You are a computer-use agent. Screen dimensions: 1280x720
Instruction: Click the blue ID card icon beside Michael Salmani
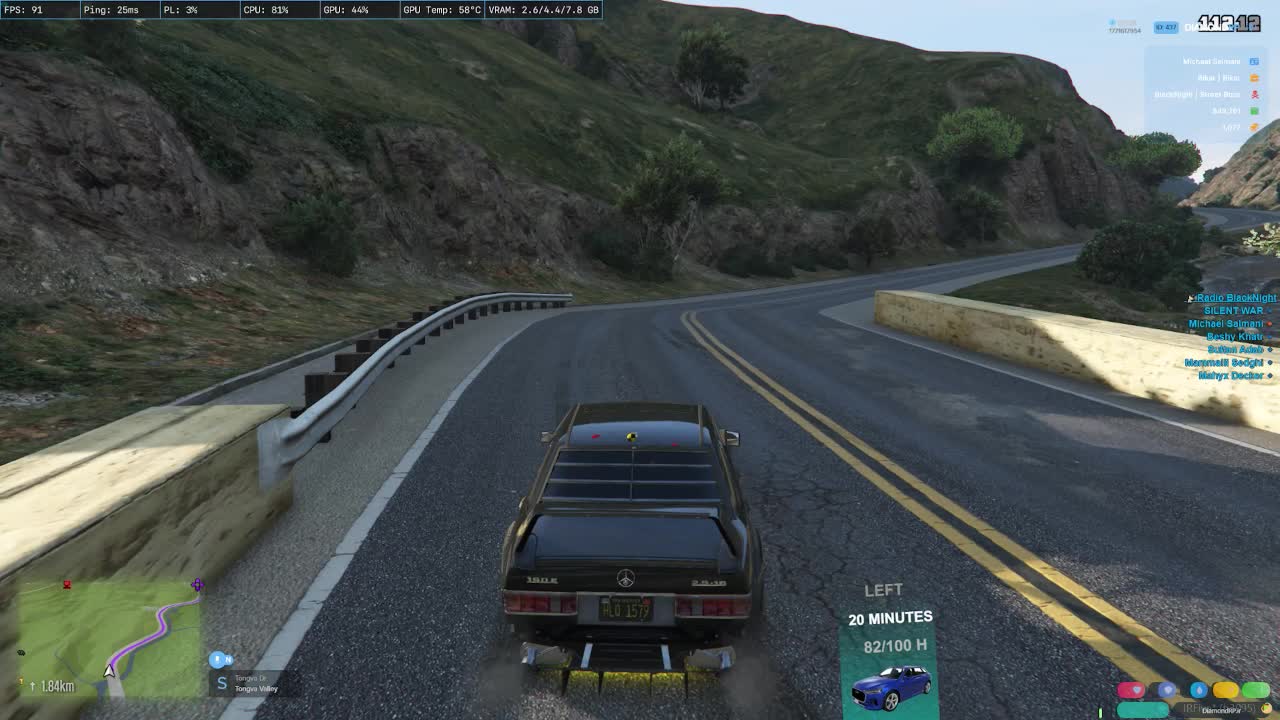click(1254, 62)
